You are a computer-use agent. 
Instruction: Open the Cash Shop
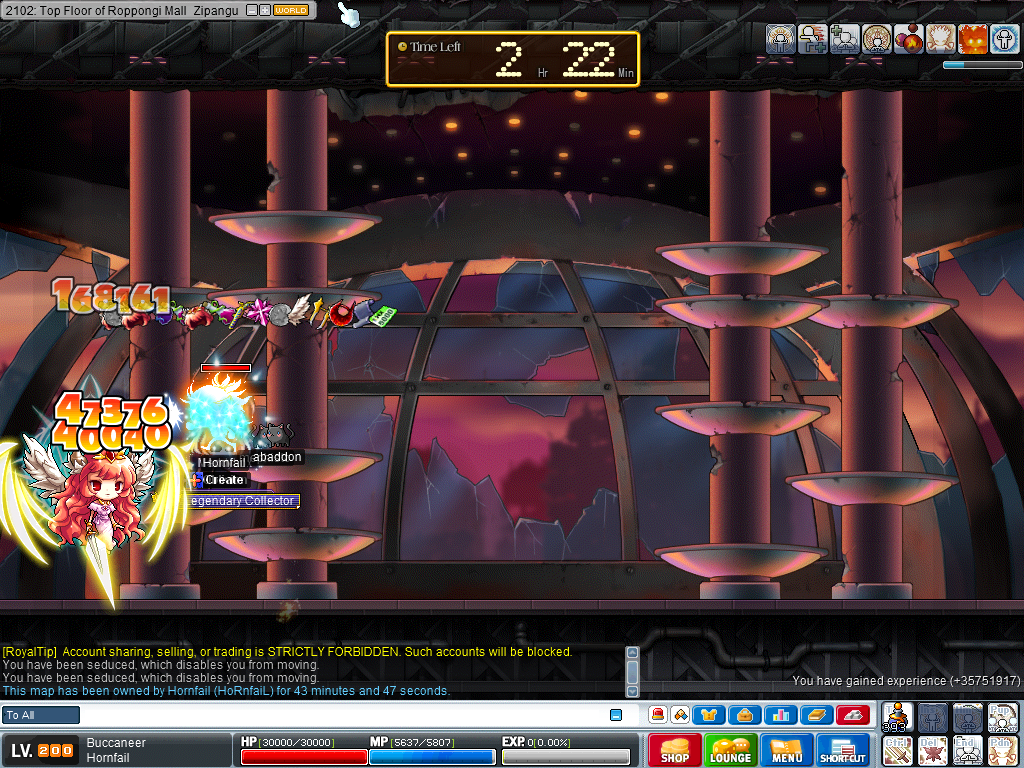pos(674,750)
